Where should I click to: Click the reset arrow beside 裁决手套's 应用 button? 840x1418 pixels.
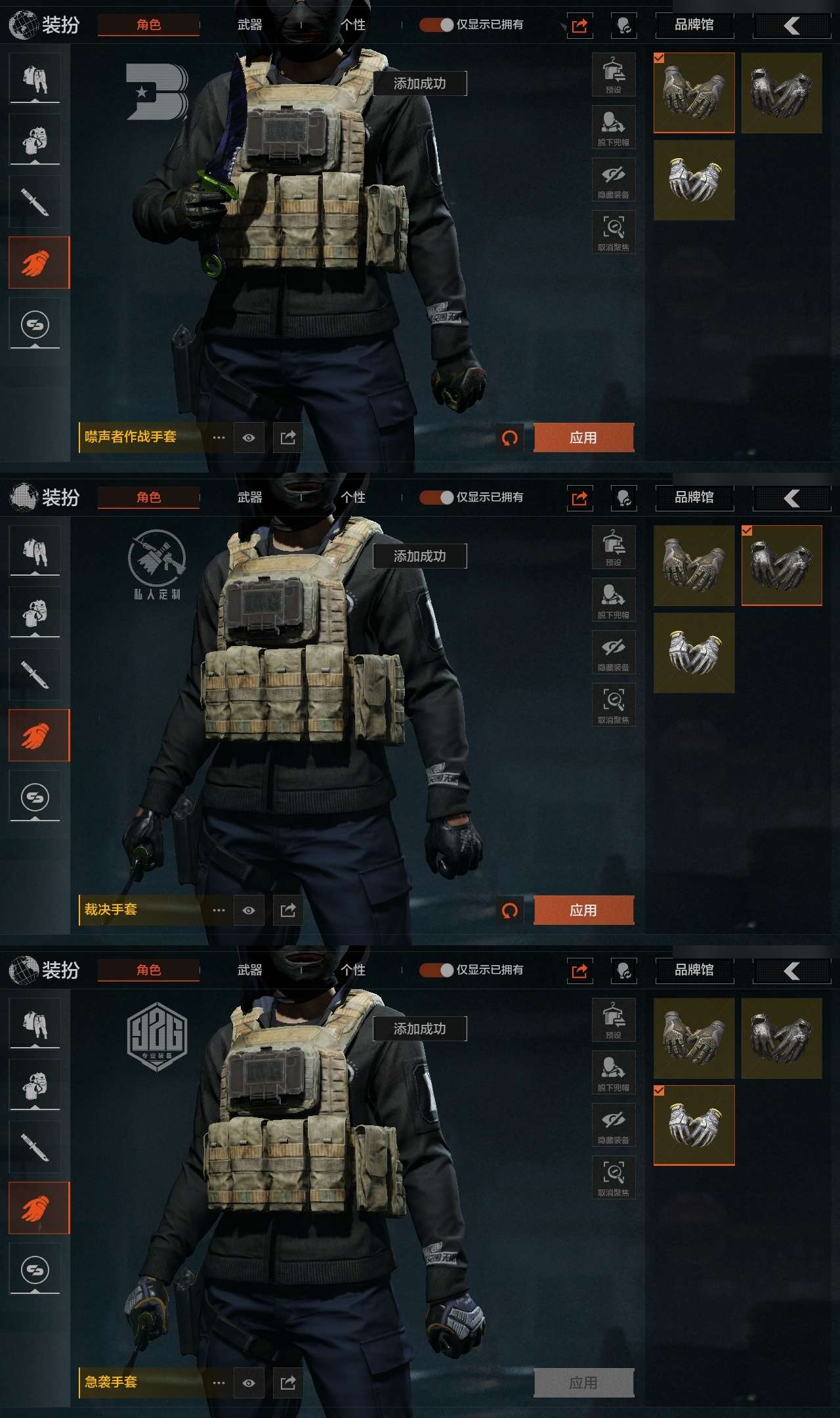[510, 911]
